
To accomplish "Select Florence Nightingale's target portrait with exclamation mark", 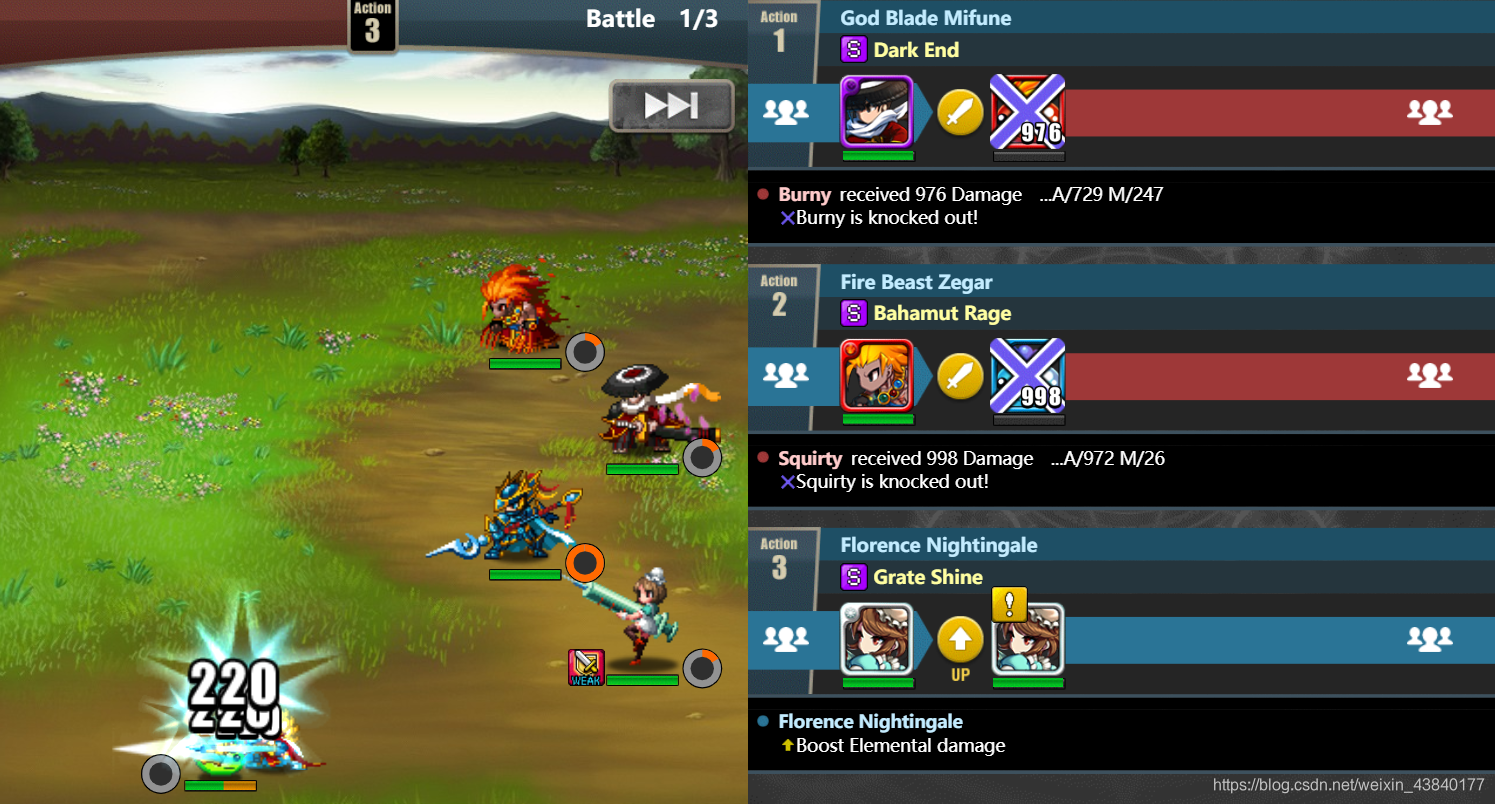I will tap(1027, 639).
